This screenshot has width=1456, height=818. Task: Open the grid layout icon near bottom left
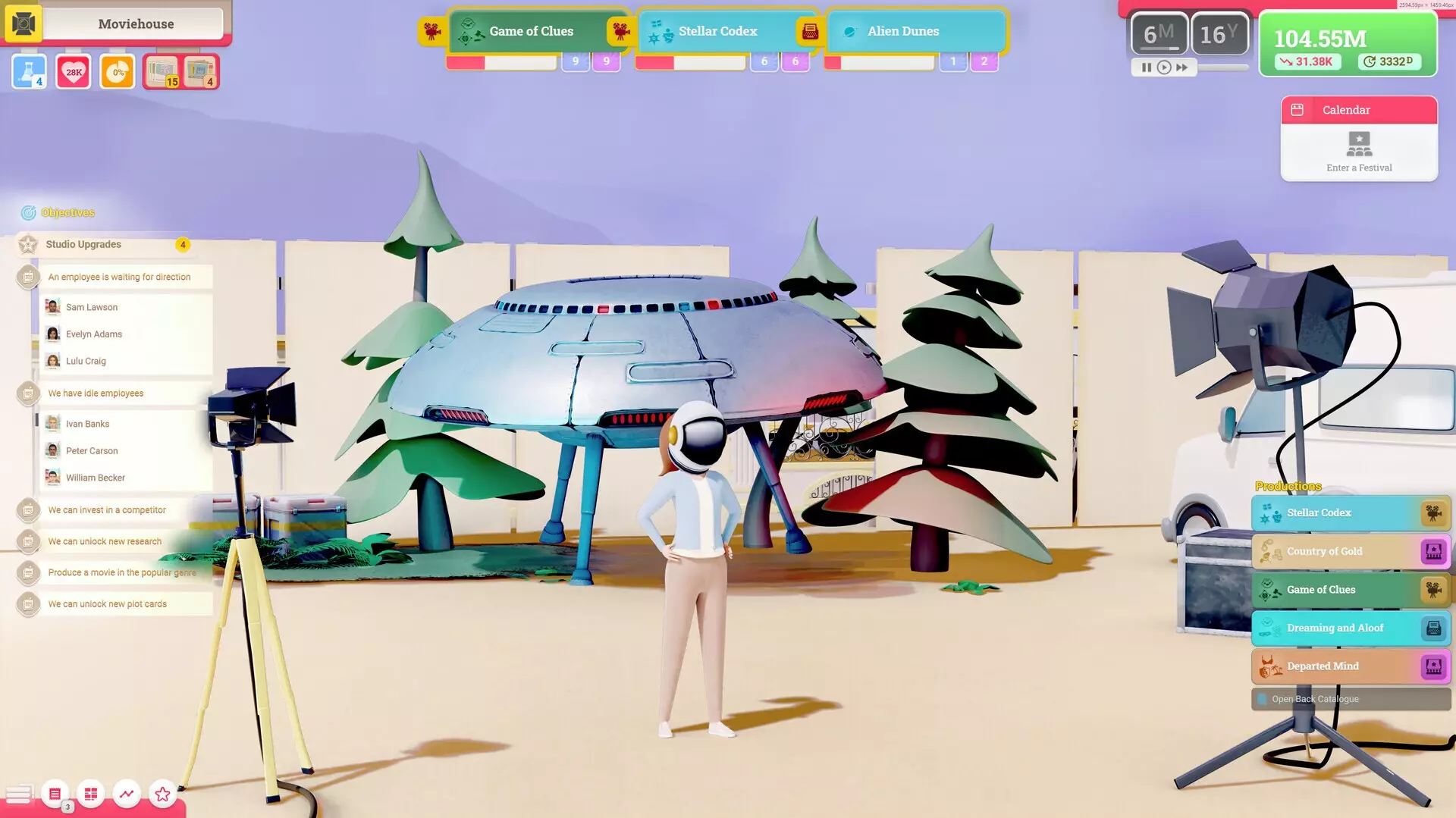click(x=90, y=794)
